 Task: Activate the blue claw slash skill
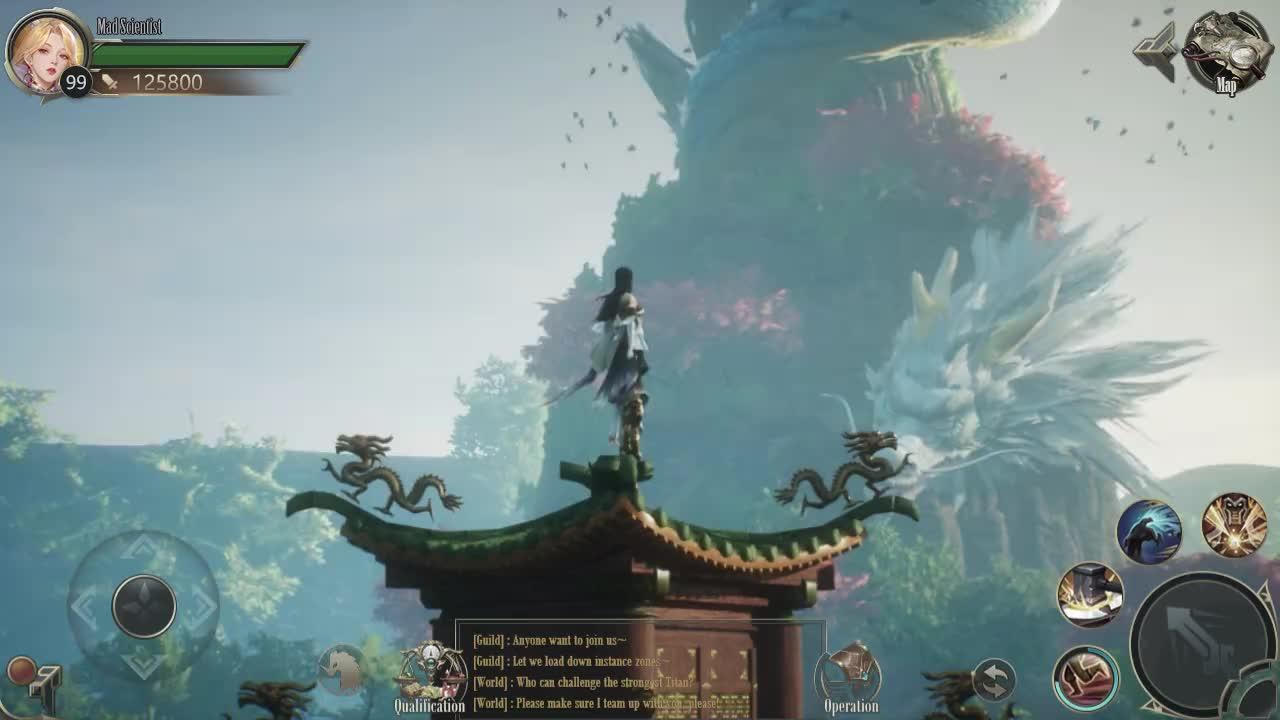1149,531
